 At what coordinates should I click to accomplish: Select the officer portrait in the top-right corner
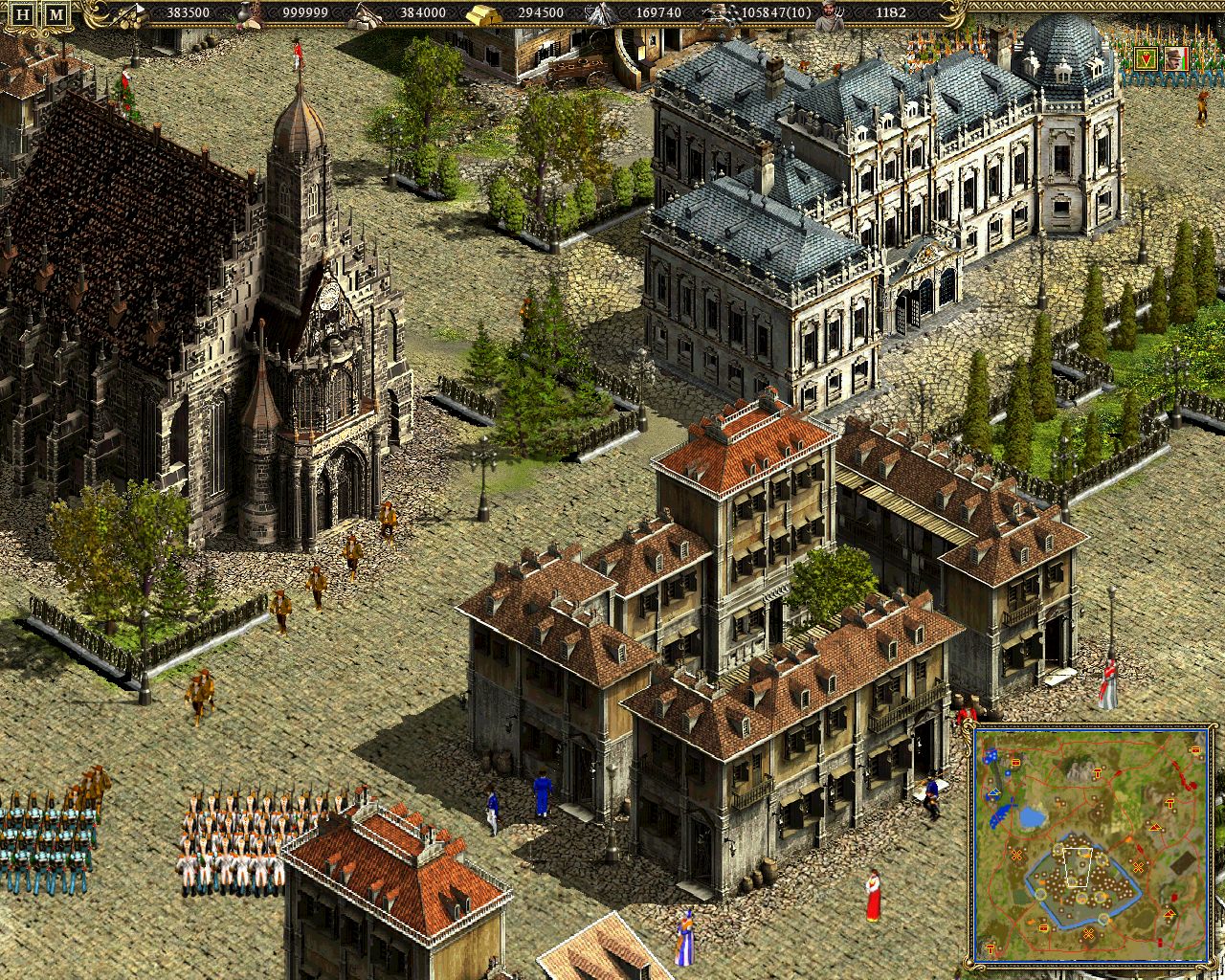pos(1173,59)
